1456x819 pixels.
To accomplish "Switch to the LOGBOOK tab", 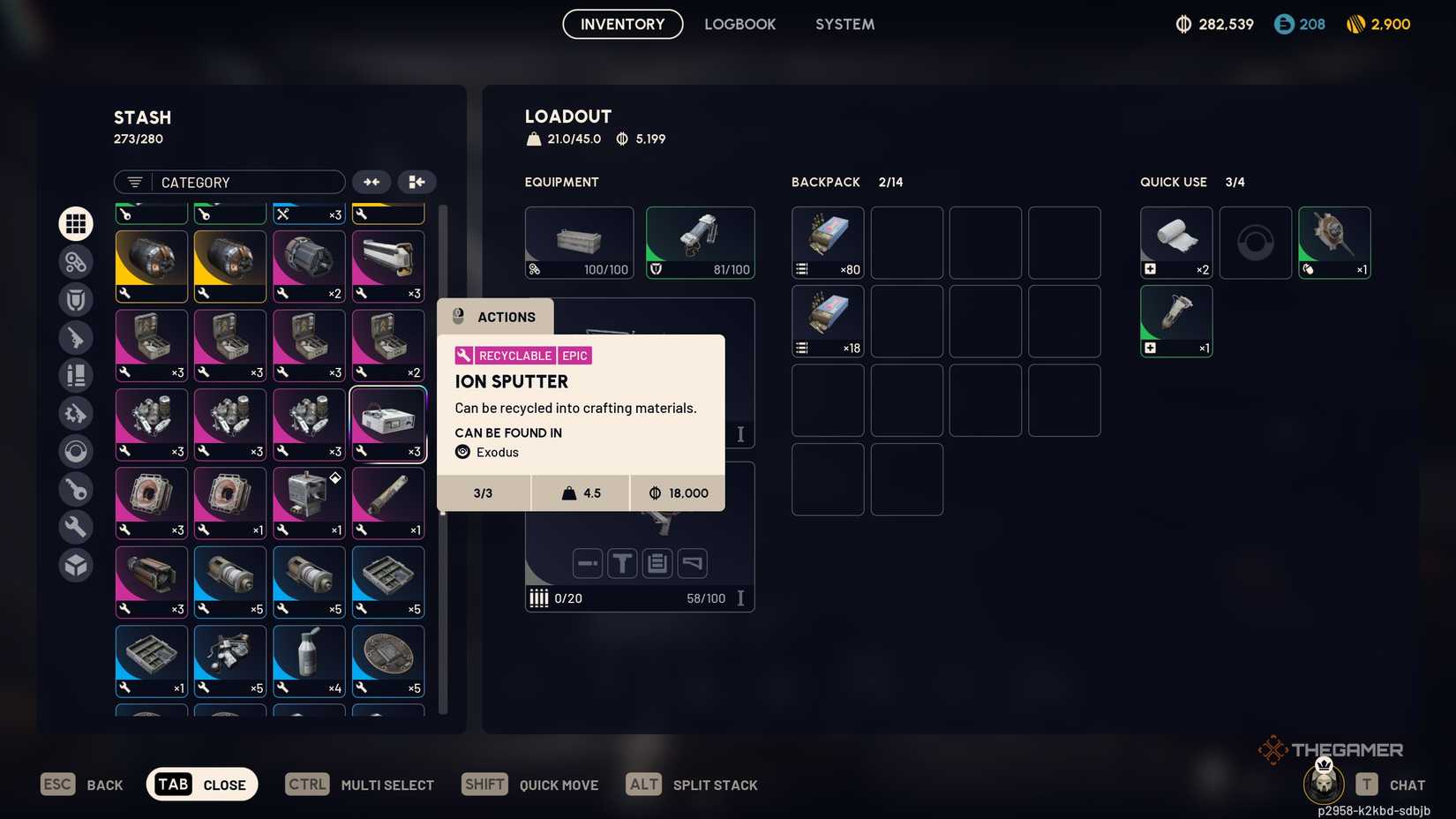I will (x=740, y=24).
